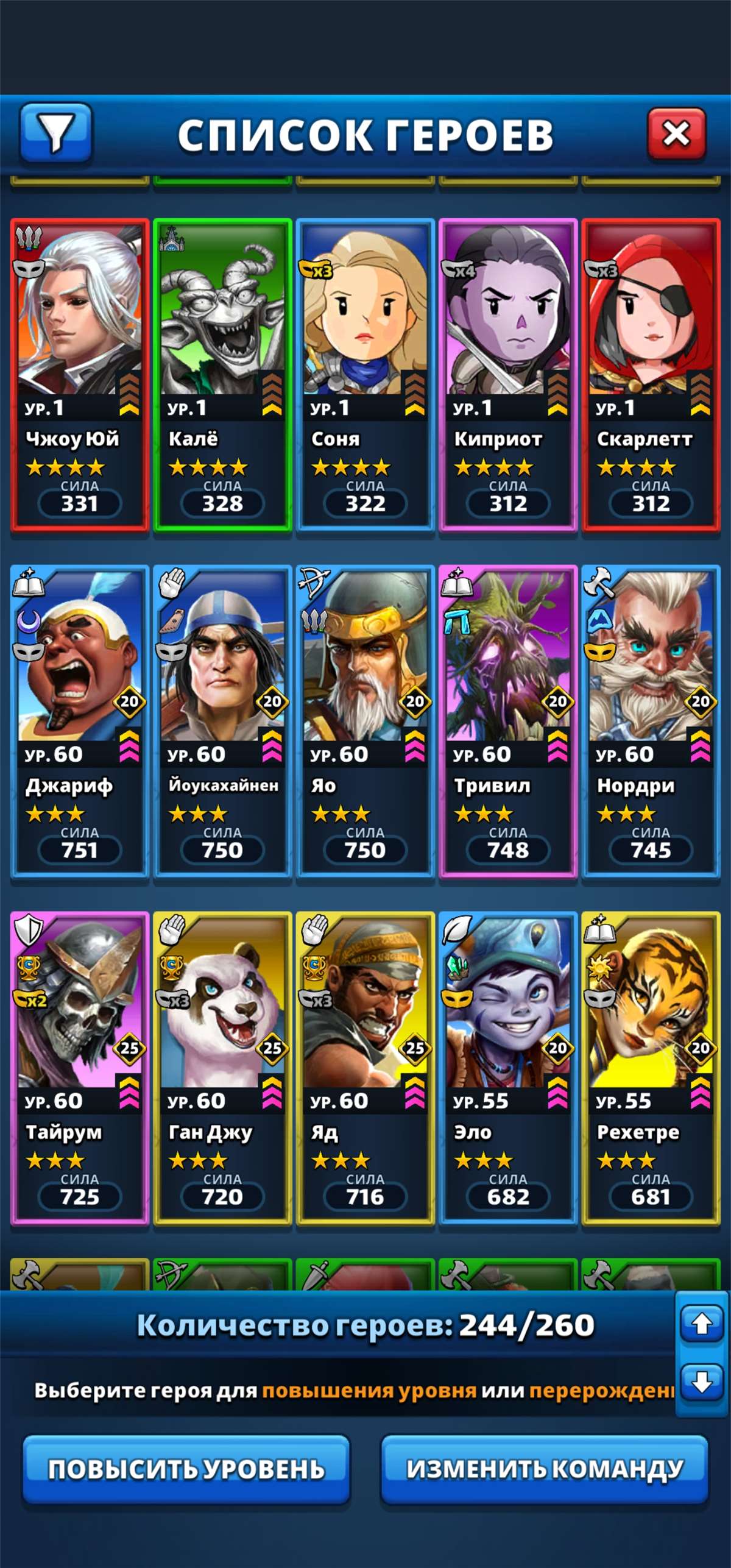
Task: Choose the Калё hero card
Action: 222,374
